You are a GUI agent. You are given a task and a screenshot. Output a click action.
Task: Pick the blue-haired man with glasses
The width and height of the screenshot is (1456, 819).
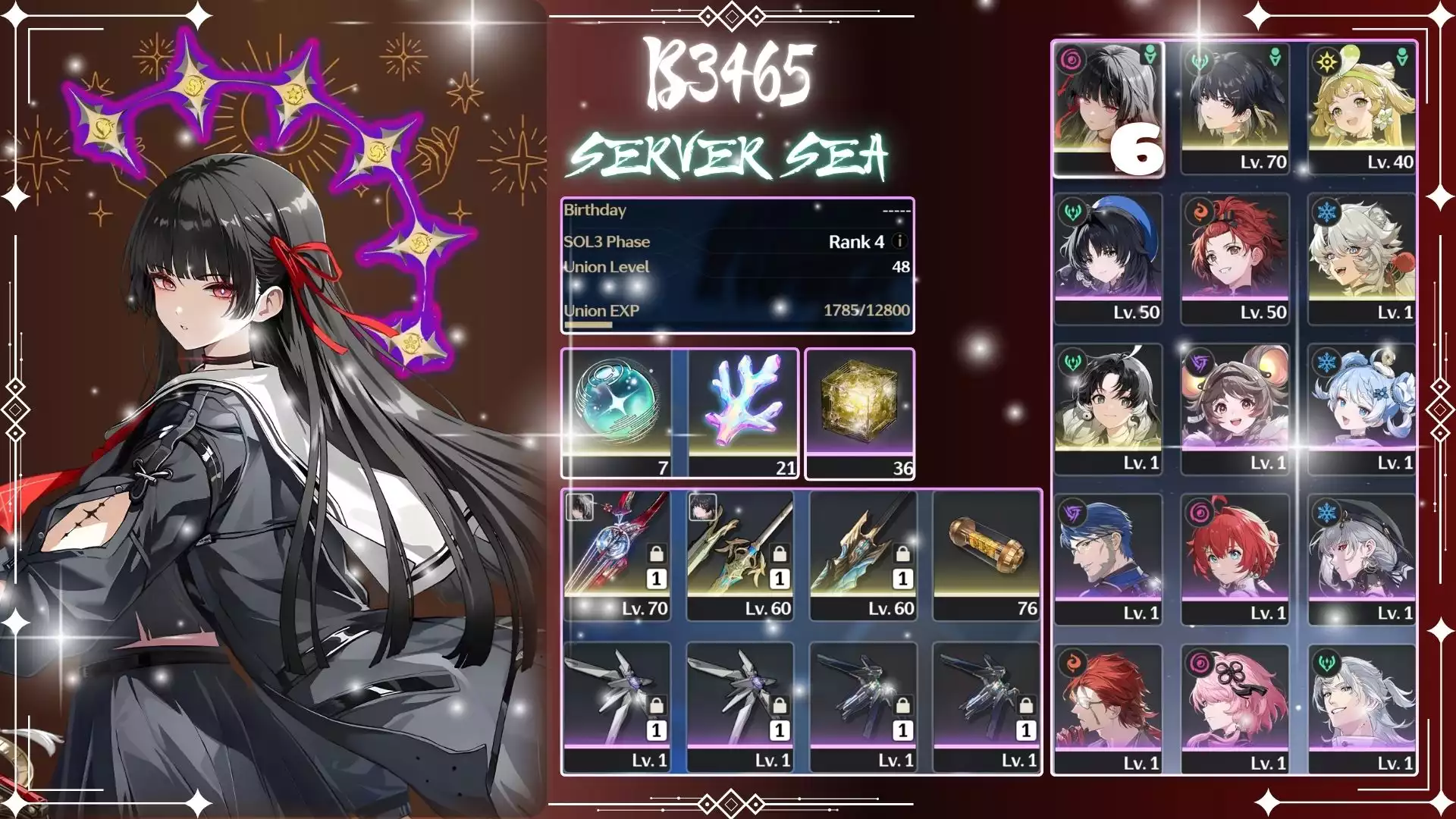pyautogui.click(x=1107, y=558)
